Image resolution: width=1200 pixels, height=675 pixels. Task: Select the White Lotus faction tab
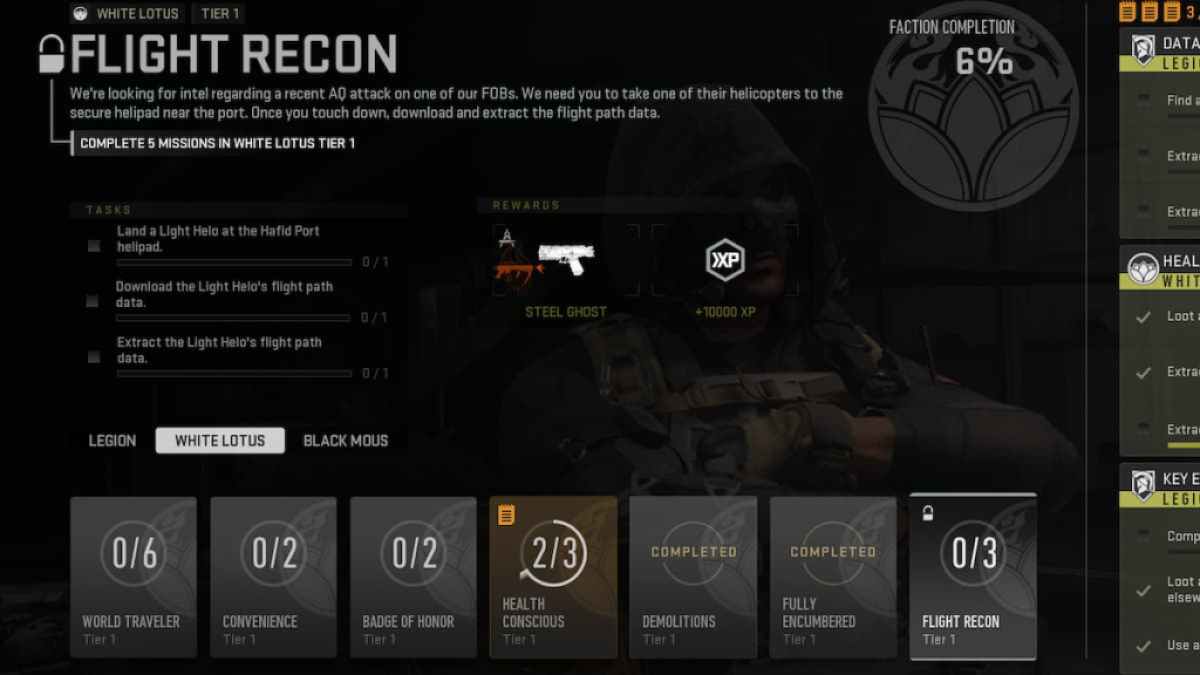pyautogui.click(x=220, y=440)
